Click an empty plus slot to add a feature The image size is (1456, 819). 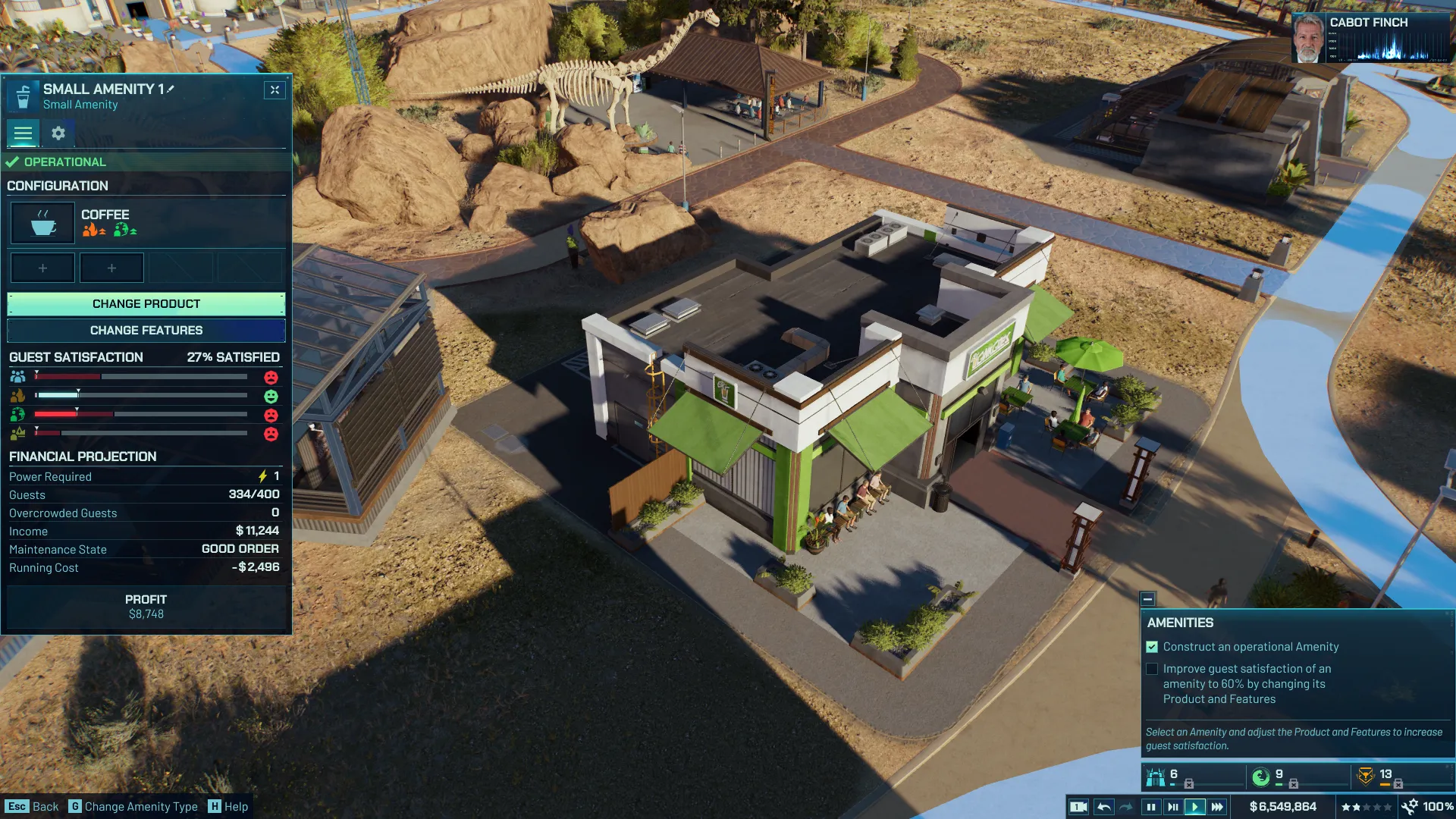pos(42,267)
